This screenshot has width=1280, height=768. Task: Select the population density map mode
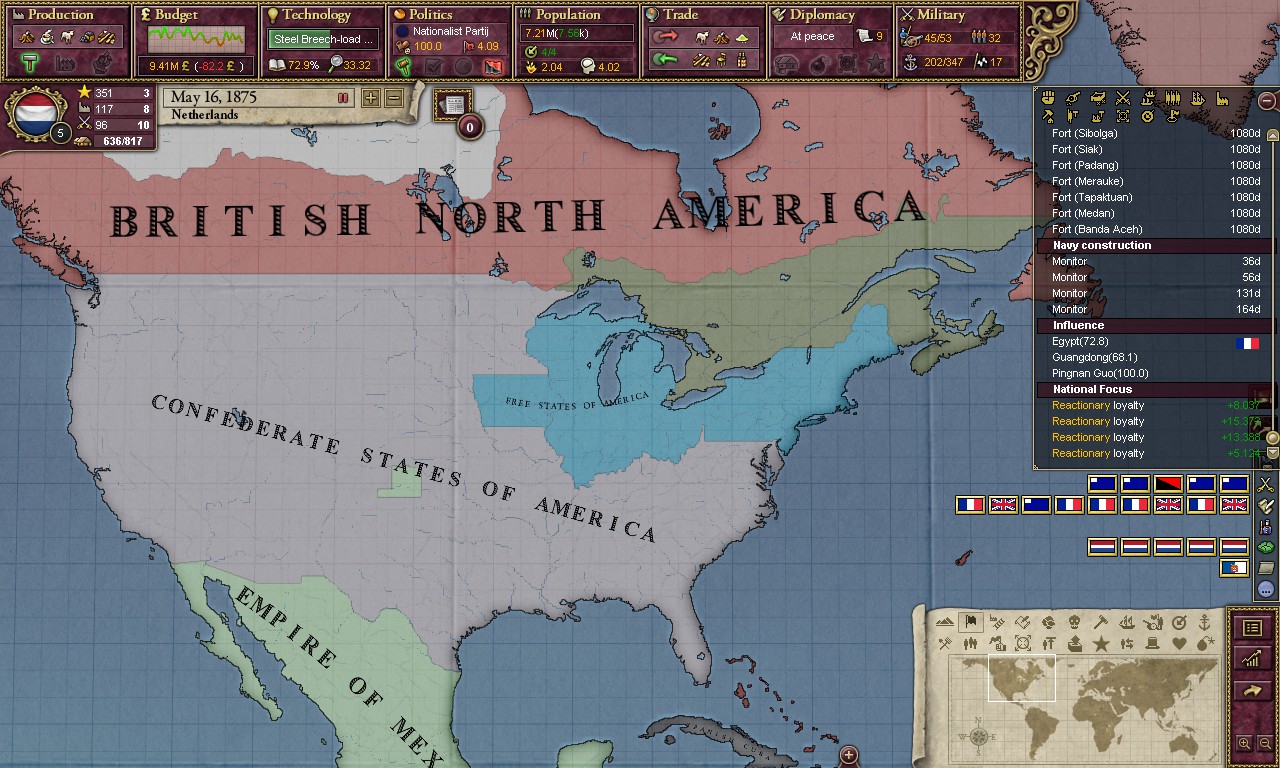971,645
